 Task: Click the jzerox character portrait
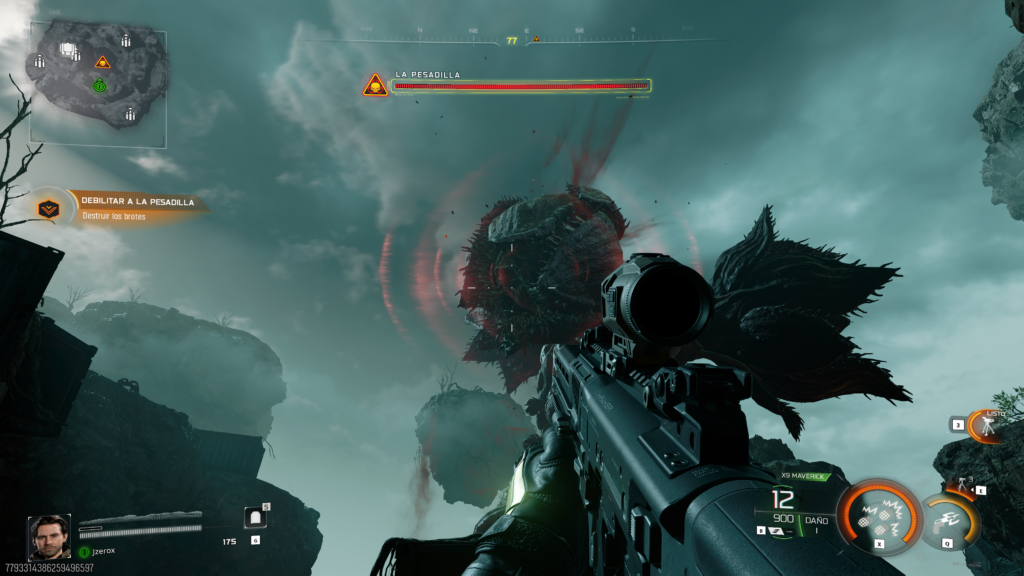pos(49,538)
